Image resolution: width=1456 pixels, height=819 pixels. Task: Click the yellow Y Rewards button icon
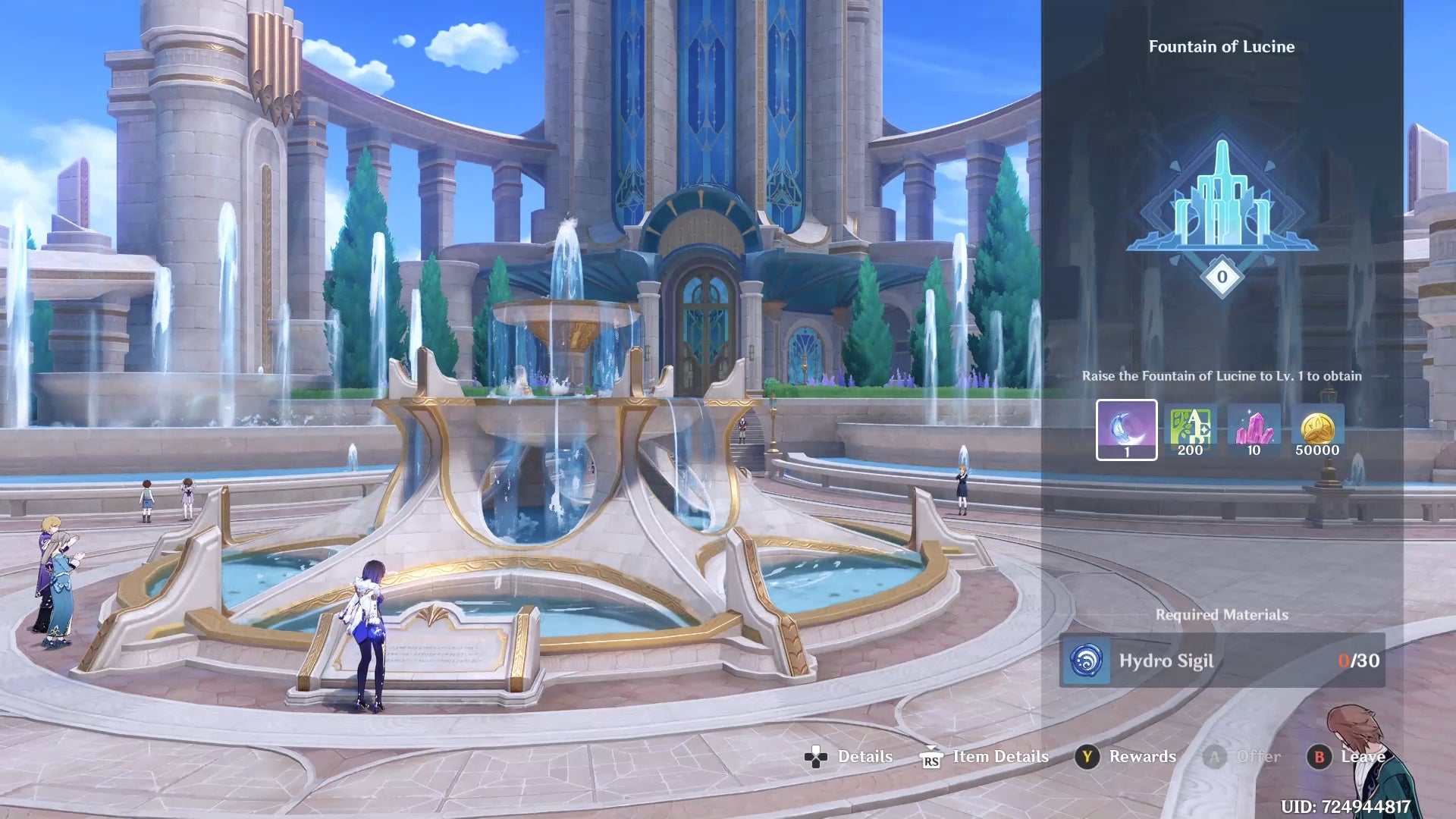click(x=1087, y=757)
